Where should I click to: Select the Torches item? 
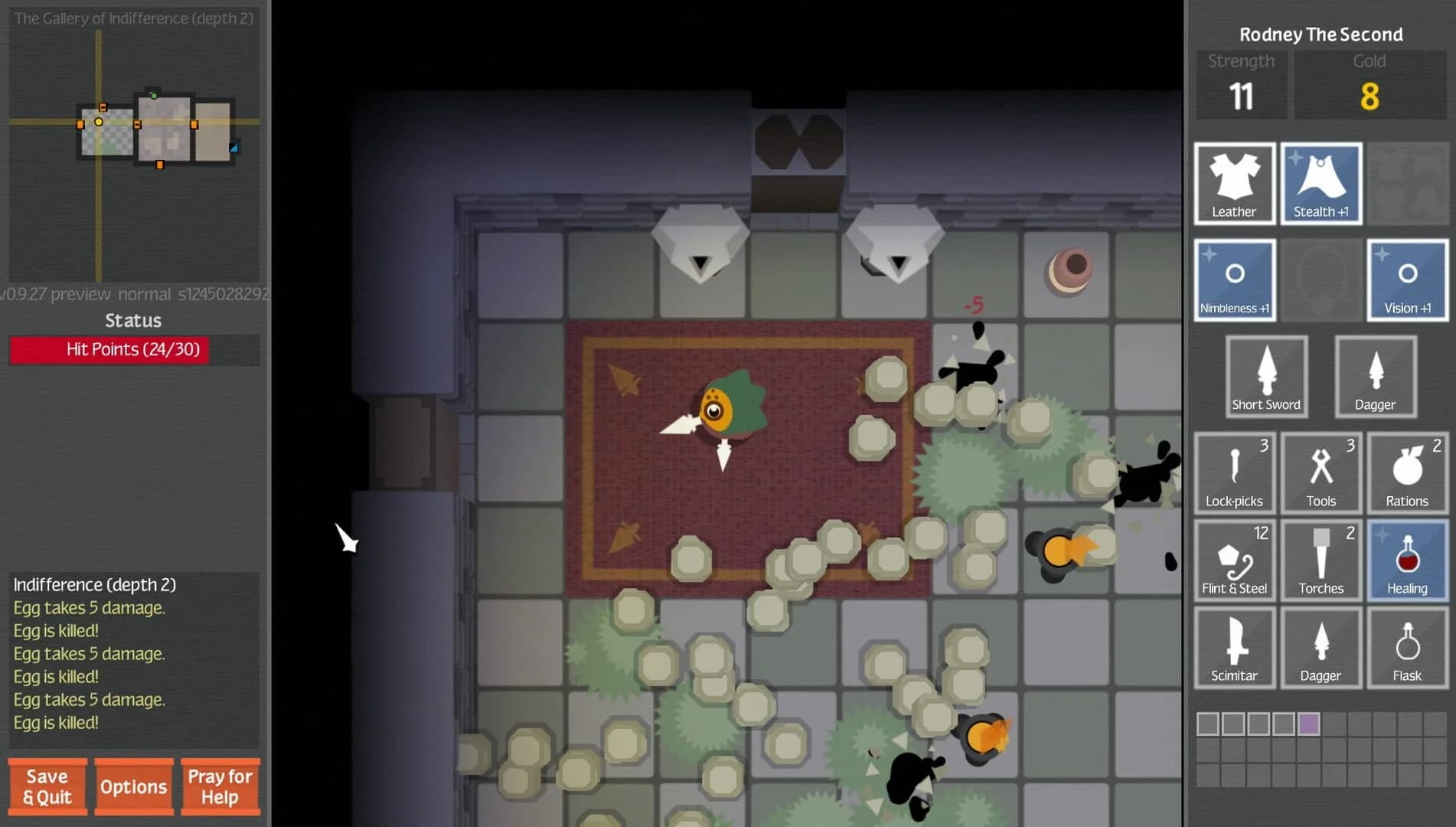coord(1321,560)
